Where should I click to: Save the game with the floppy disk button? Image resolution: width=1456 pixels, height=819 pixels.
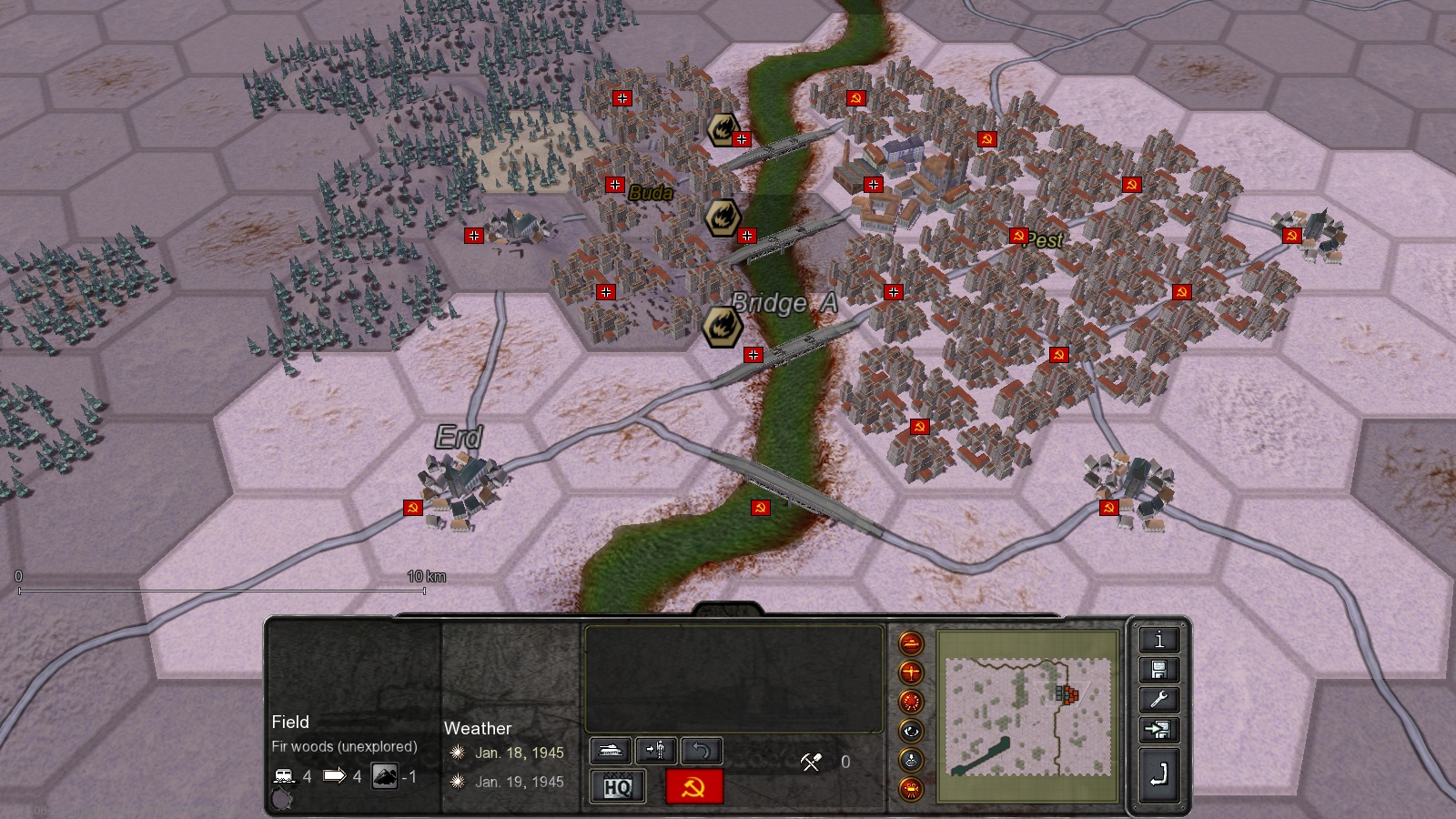(1158, 670)
